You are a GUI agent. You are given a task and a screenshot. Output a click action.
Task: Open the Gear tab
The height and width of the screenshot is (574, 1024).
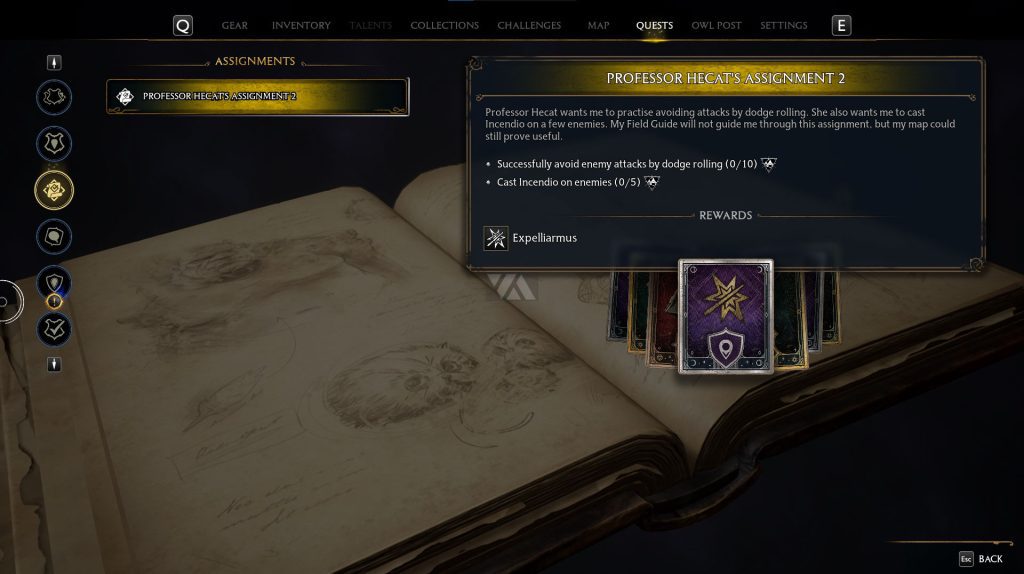click(x=234, y=25)
